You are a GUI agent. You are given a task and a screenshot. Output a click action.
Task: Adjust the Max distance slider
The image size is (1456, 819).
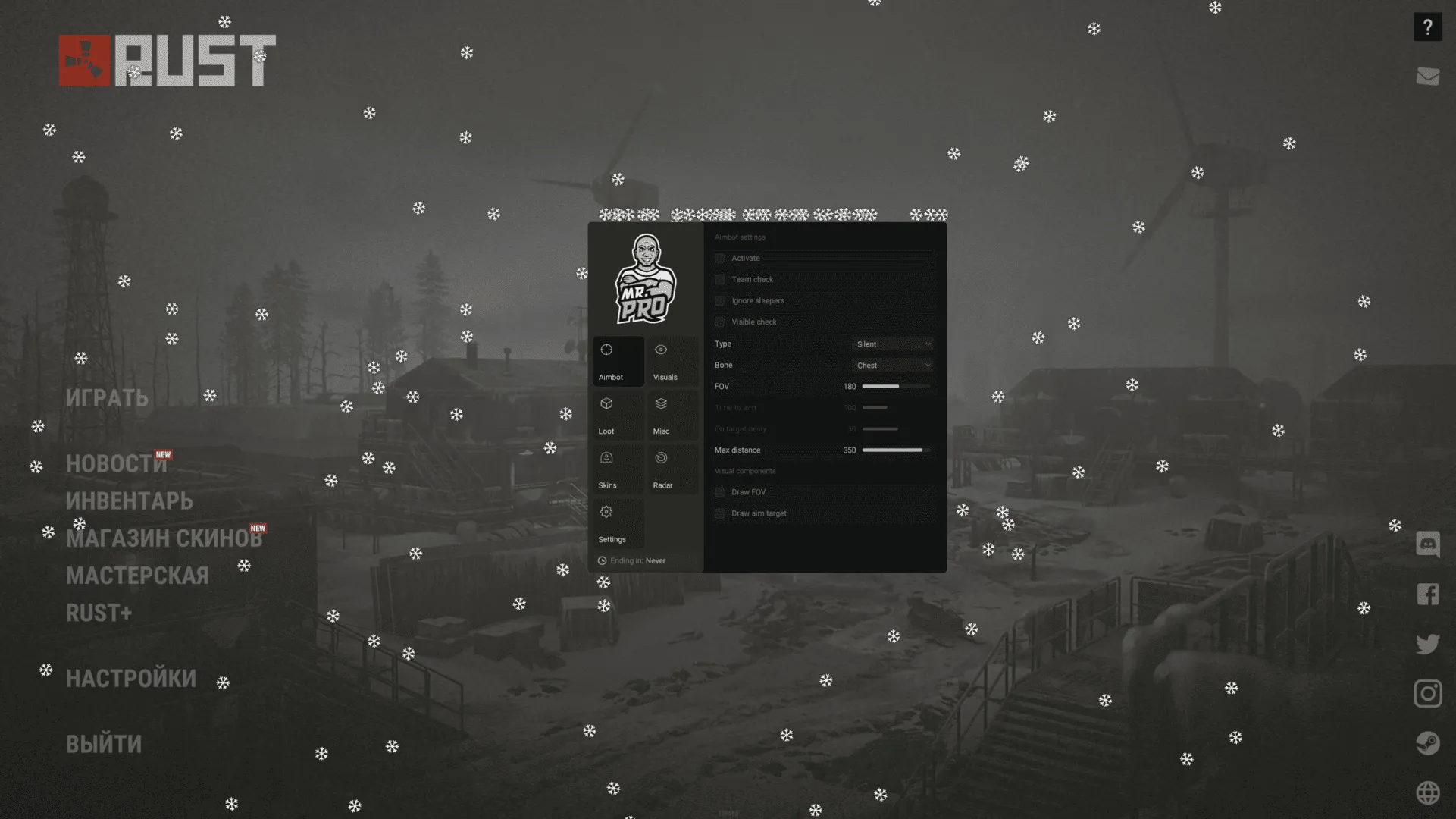click(x=894, y=450)
